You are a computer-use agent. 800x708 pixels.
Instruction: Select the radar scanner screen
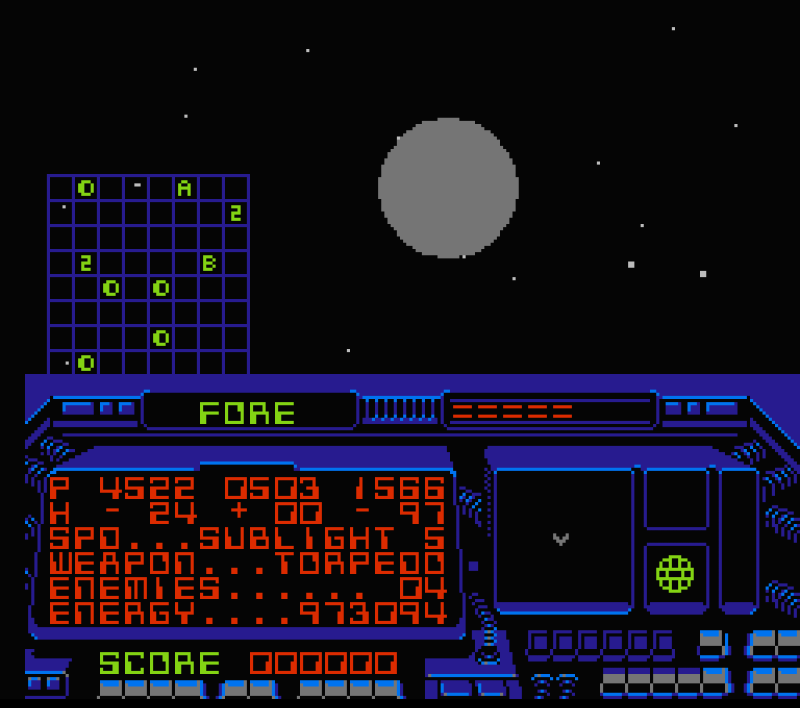click(563, 539)
